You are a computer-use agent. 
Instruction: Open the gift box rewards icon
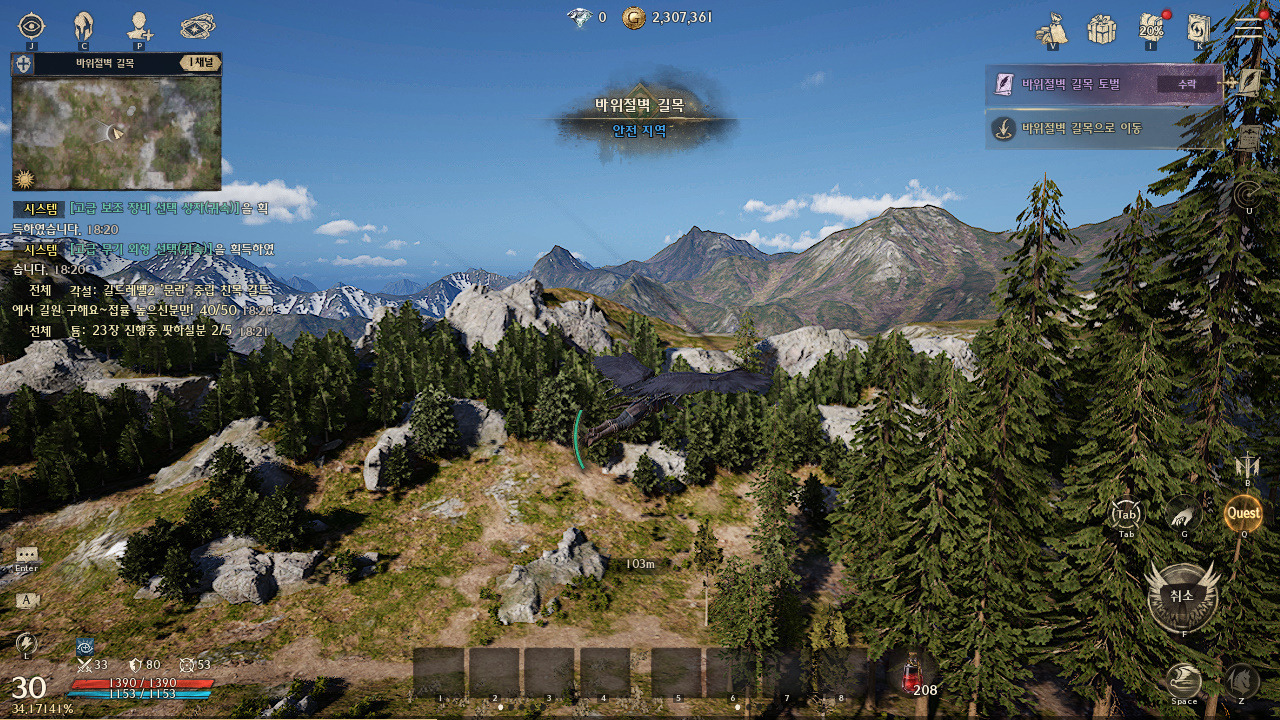1101,29
